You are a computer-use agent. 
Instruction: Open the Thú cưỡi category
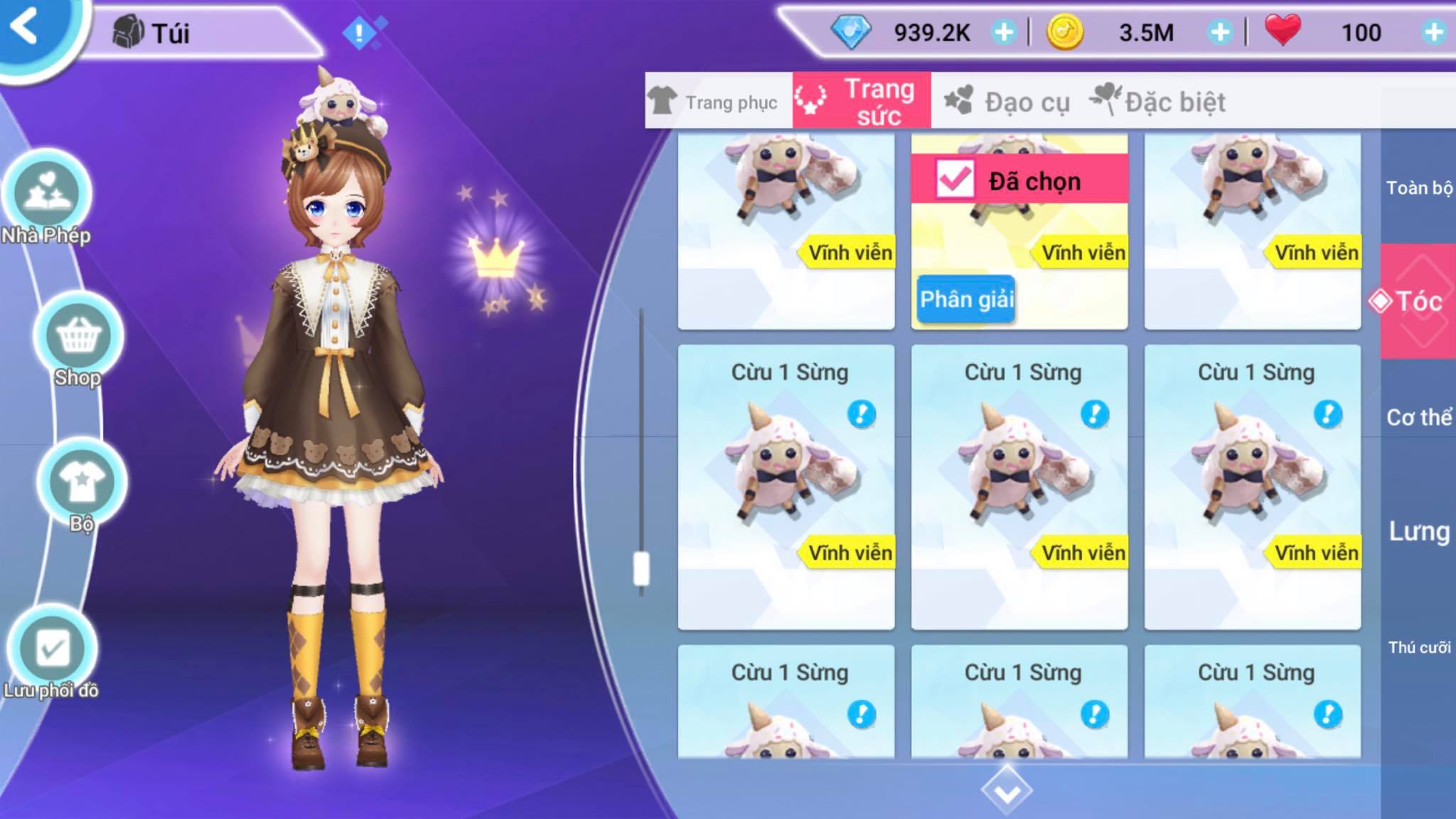(x=1418, y=647)
